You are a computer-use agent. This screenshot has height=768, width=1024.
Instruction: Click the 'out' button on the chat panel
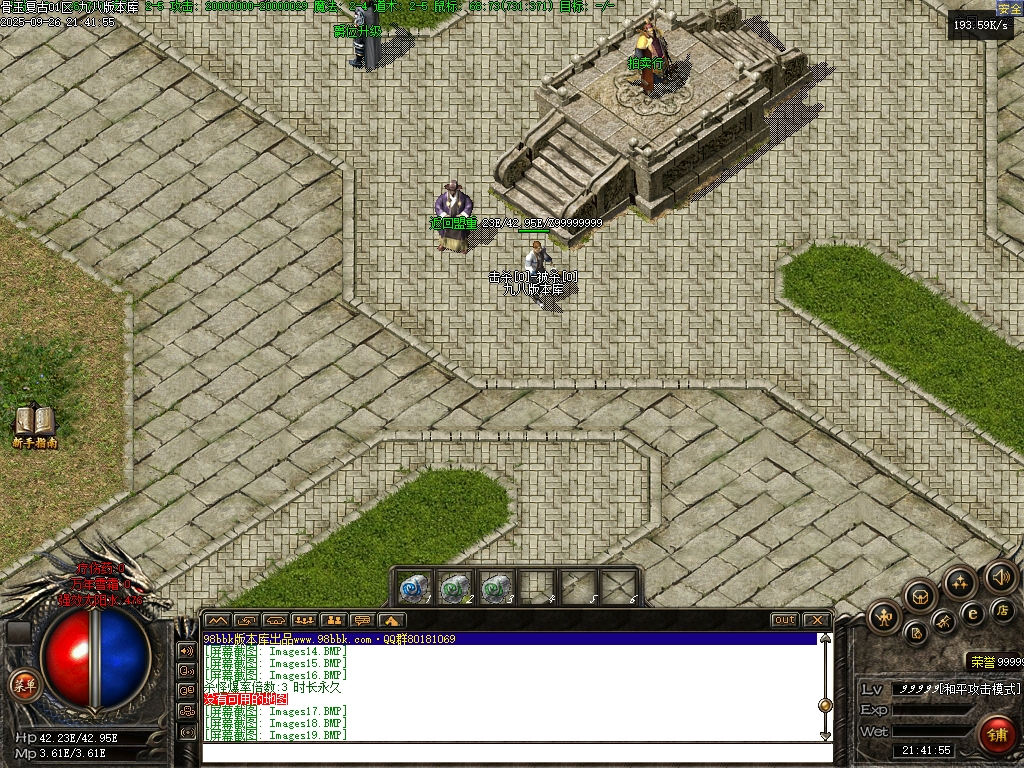point(785,620)
